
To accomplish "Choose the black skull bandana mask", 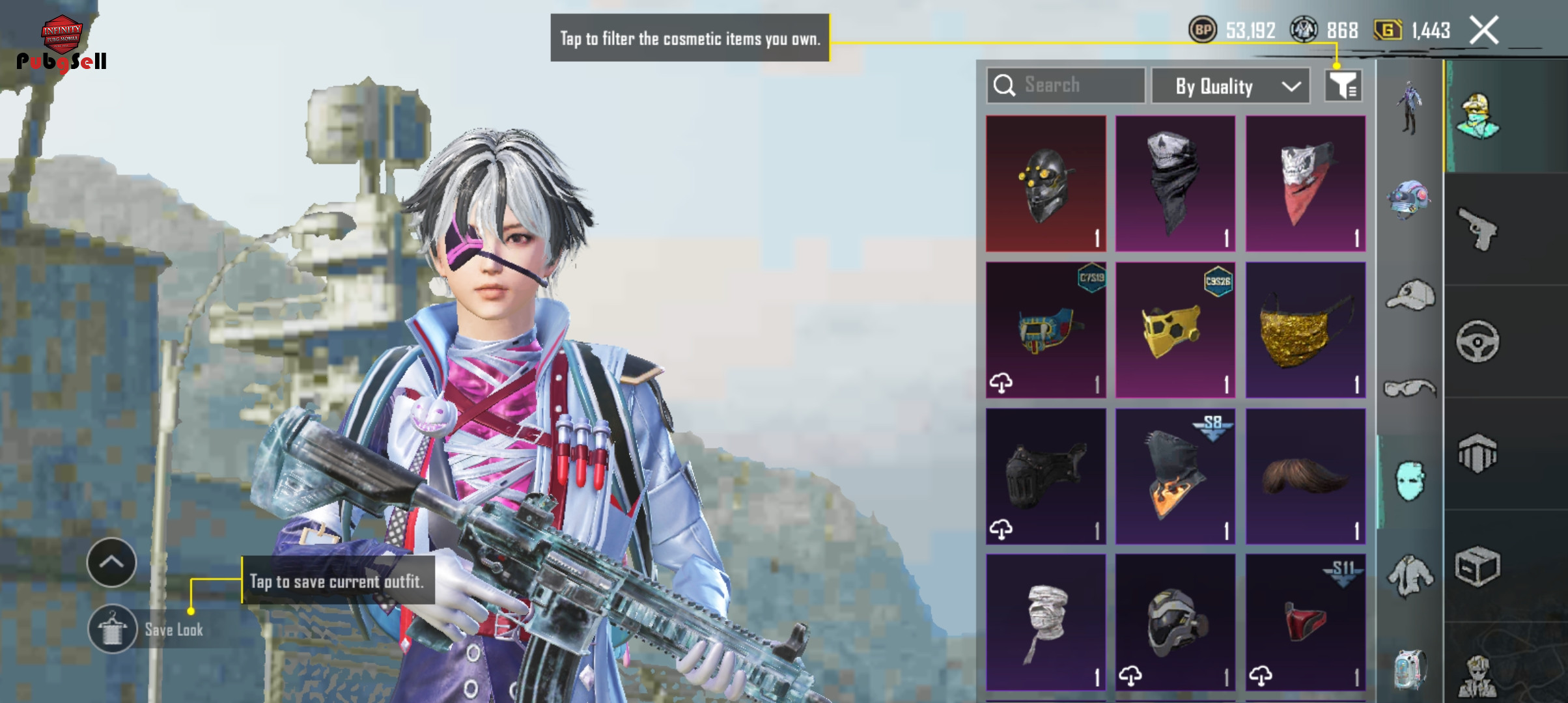I will click(1175, 184).
